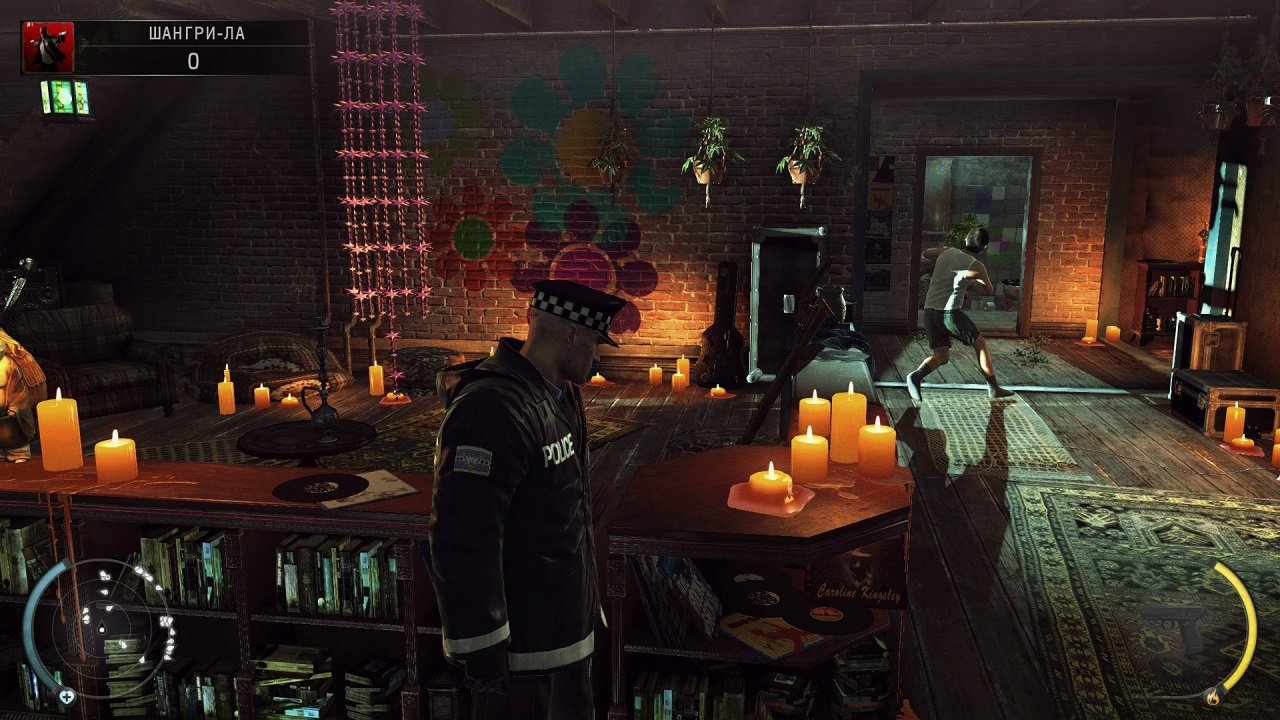Click the green stained-glass panel icon

point(66,98)
